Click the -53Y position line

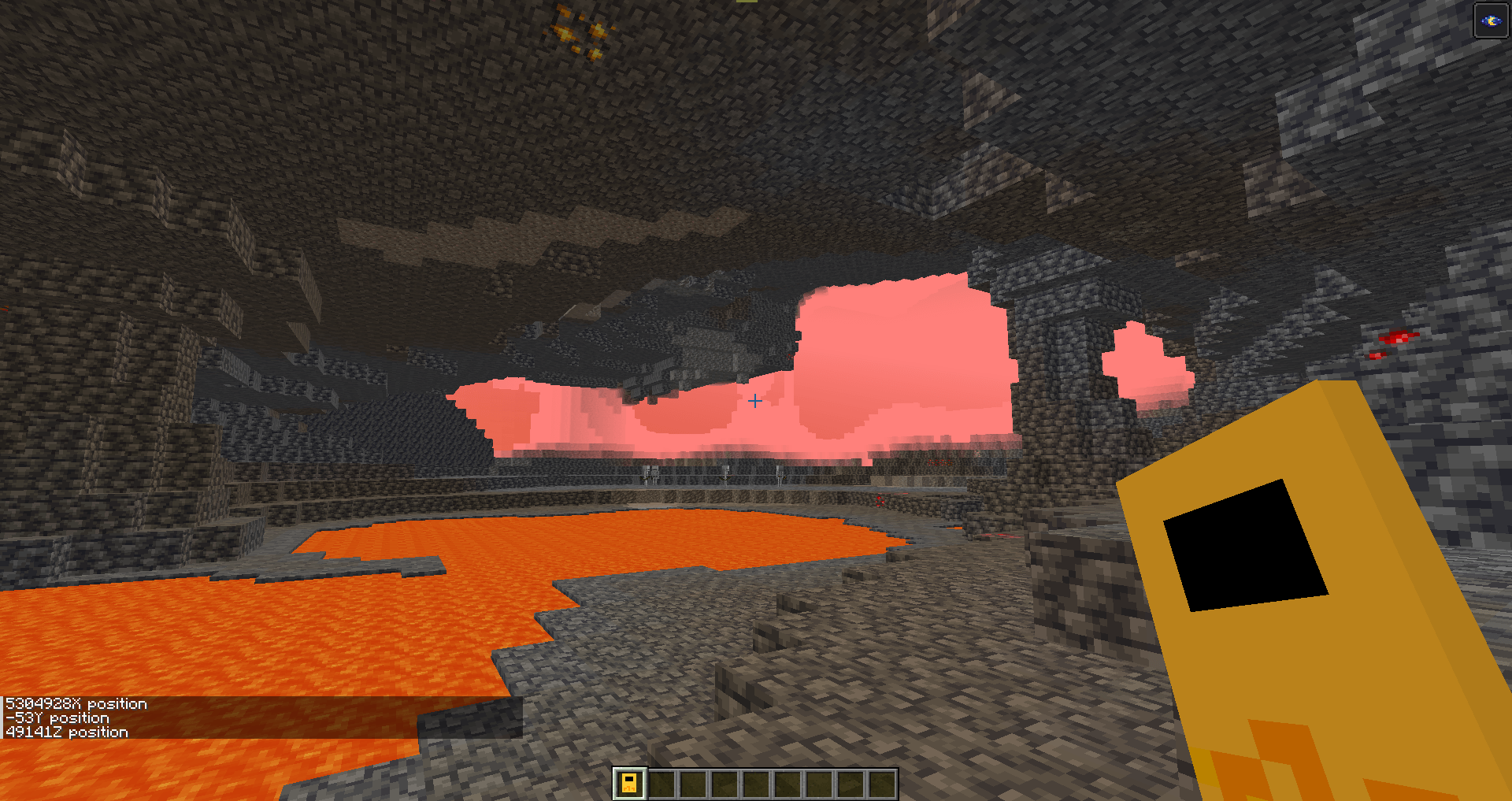point(57,718)
